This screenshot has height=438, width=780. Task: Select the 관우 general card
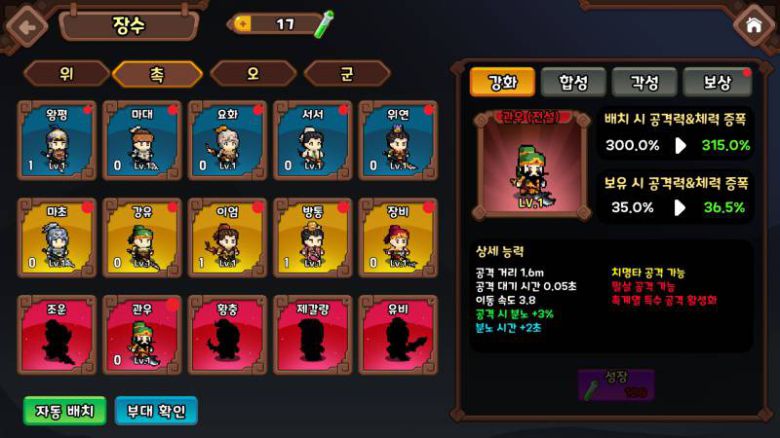click(x=142, y=334)
